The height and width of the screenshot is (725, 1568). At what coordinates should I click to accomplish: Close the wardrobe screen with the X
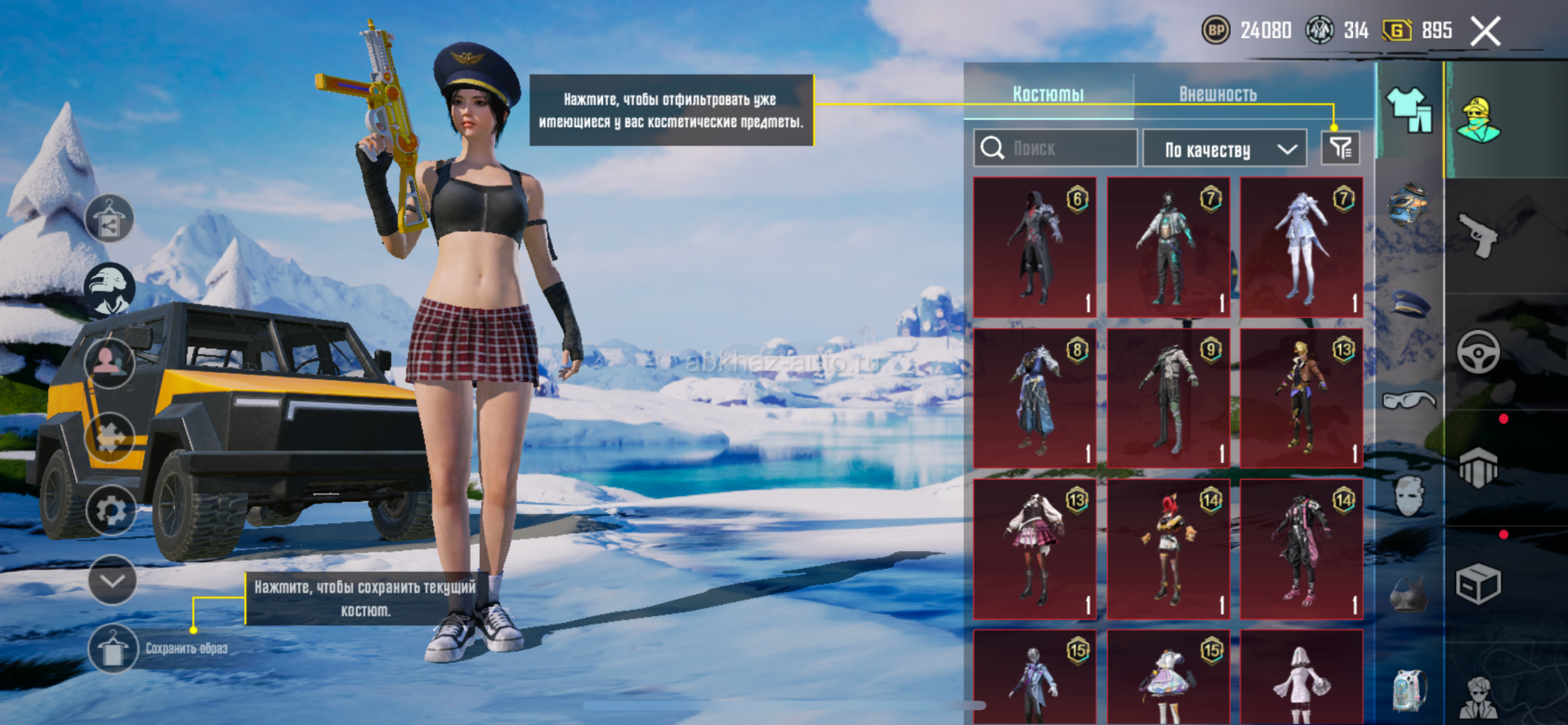pos(1485,32)
